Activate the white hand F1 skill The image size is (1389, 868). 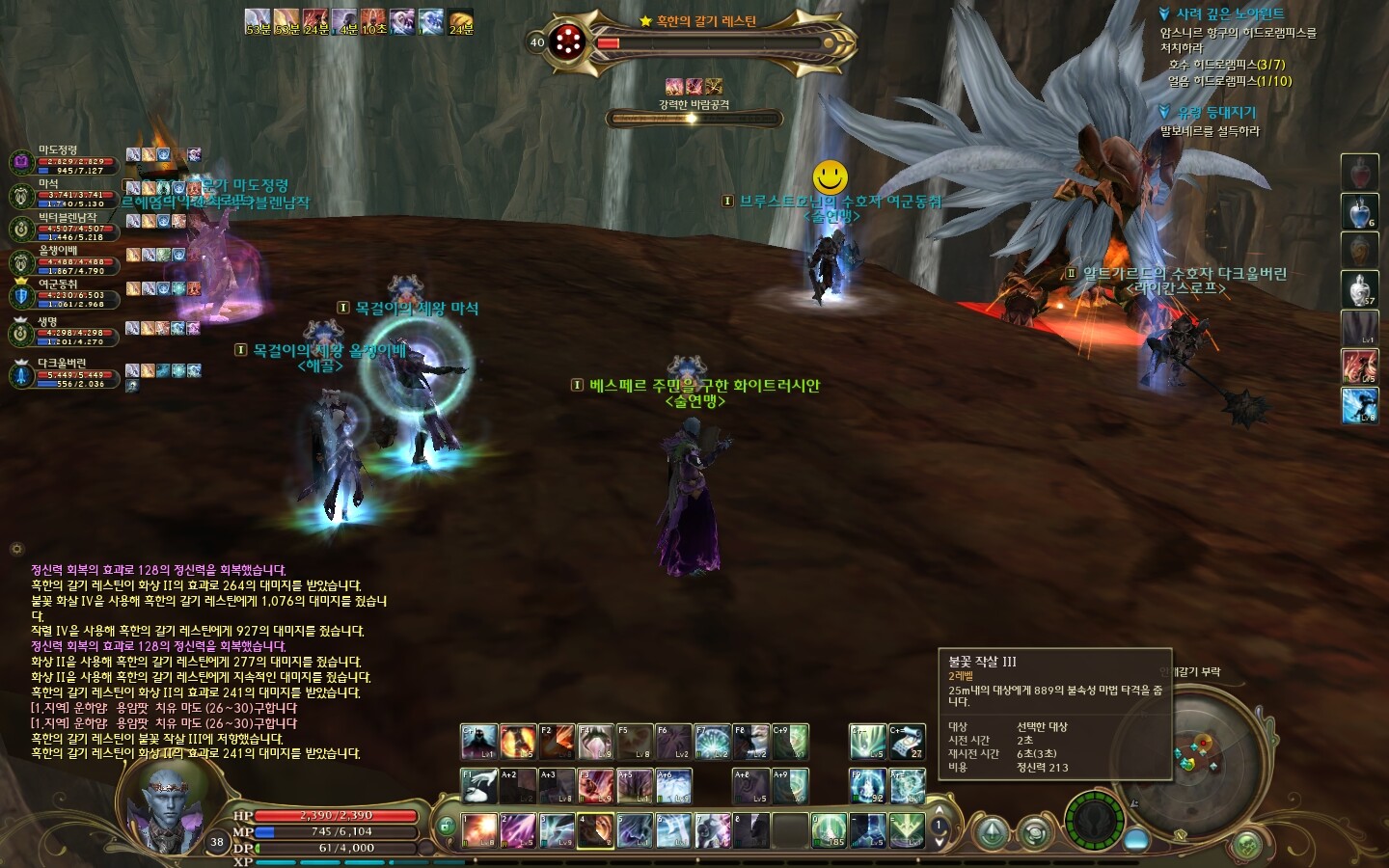(x=479, y=786)
